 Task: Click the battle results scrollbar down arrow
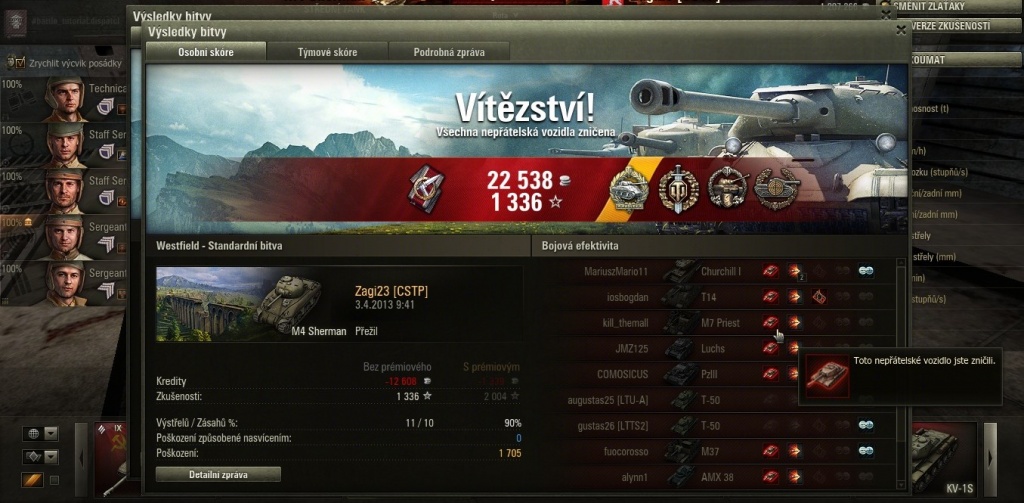901,485
